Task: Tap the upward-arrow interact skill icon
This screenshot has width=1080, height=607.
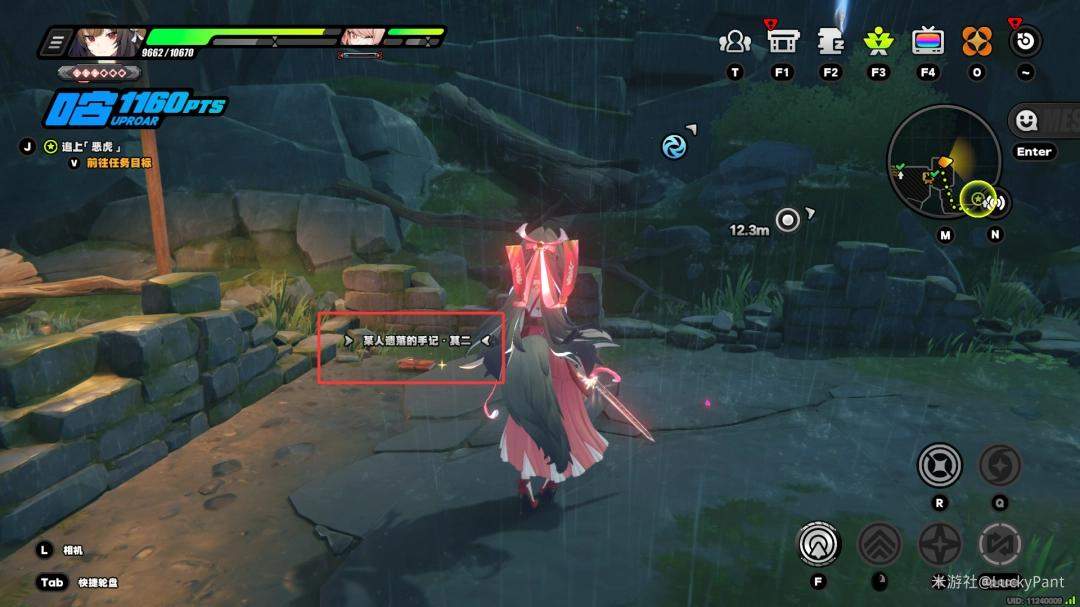Action: coord(819,544)
